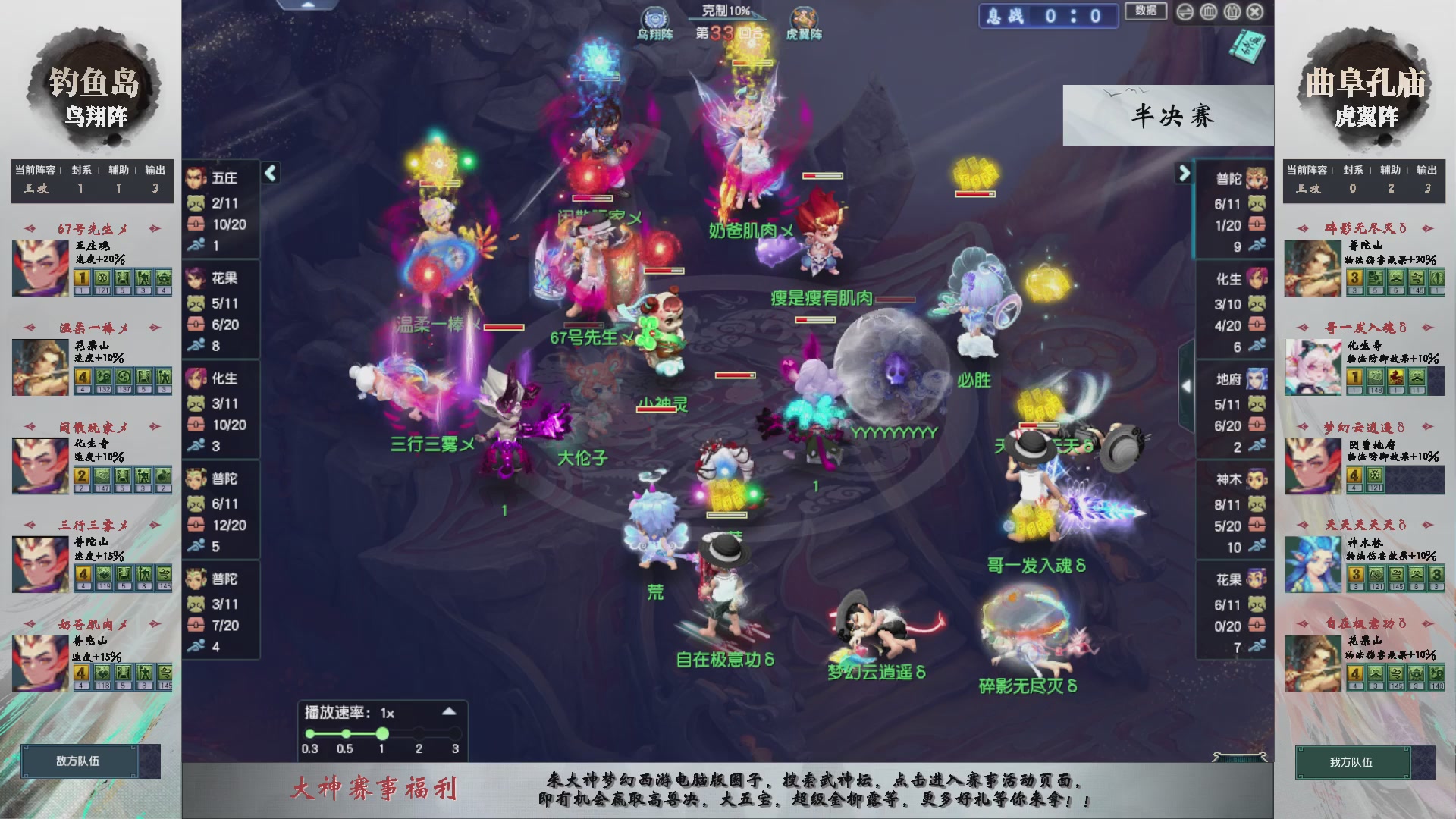The width and height of the screenshot is (1456, 819).
Task: Enable 3x playback speed node
Action: (455, 733)
